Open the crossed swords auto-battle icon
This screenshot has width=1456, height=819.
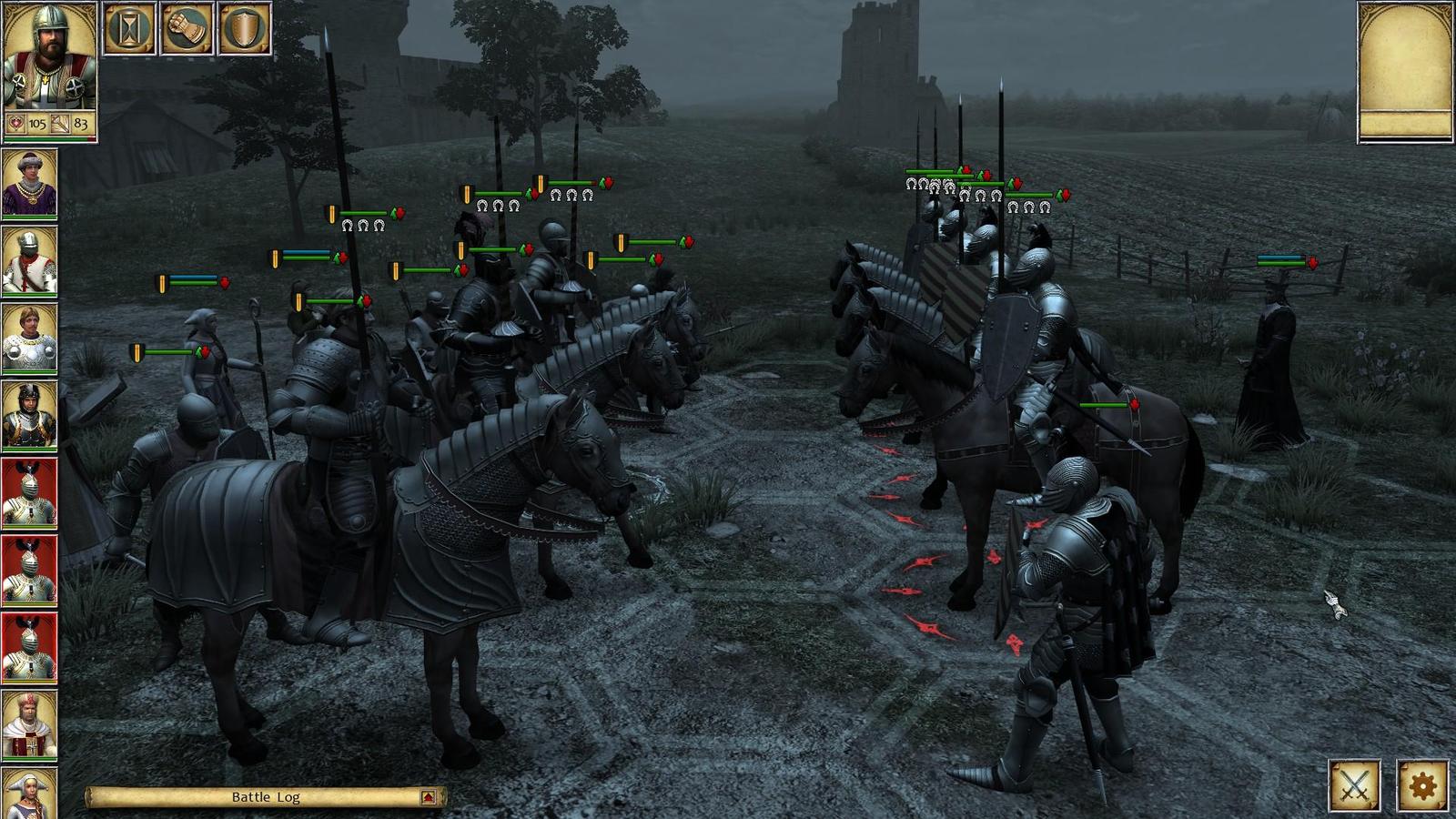(x=1355, y=786)
